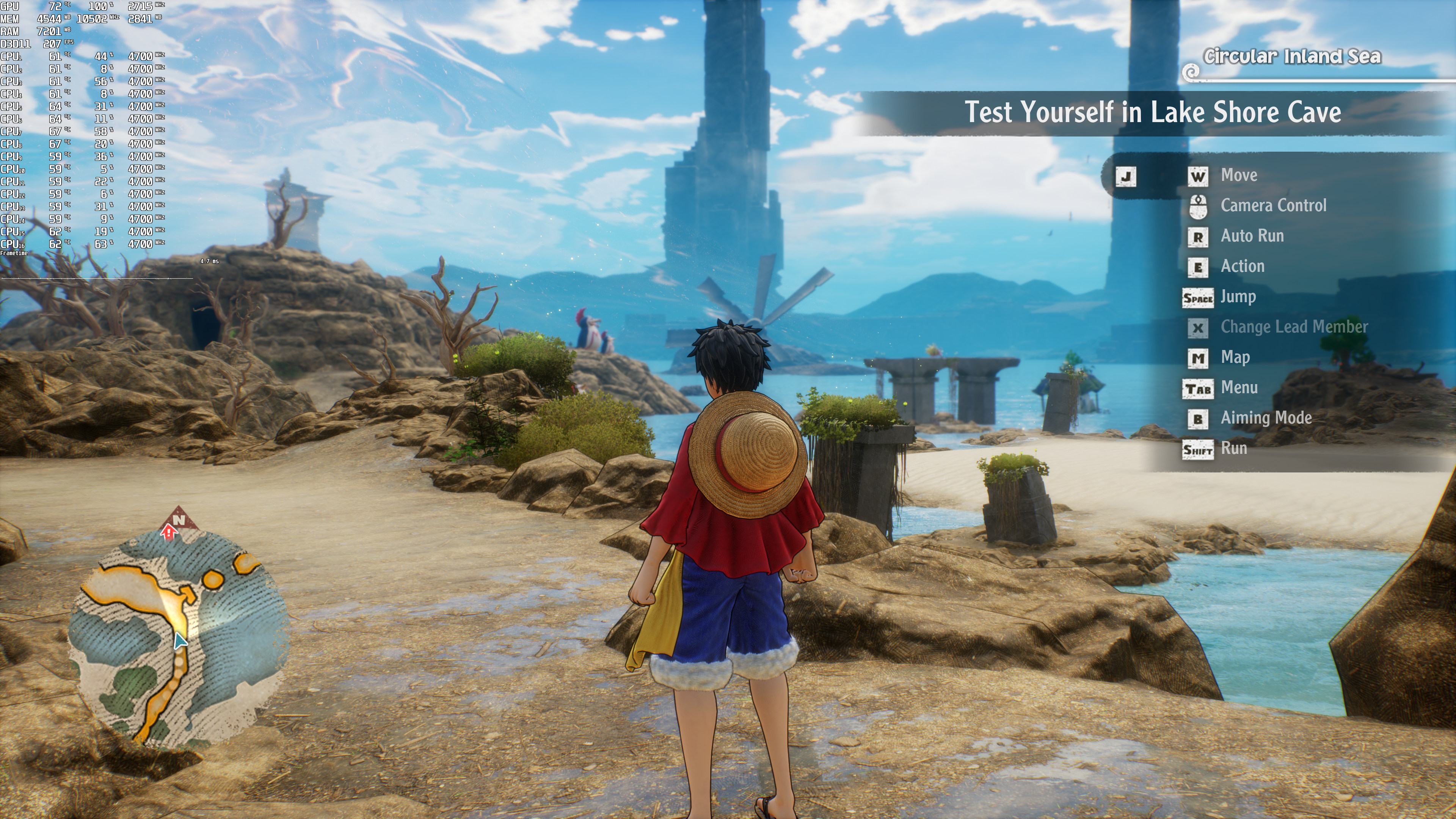
Task: Click the north compass indicator on minimap
Action: coord(179,519)
